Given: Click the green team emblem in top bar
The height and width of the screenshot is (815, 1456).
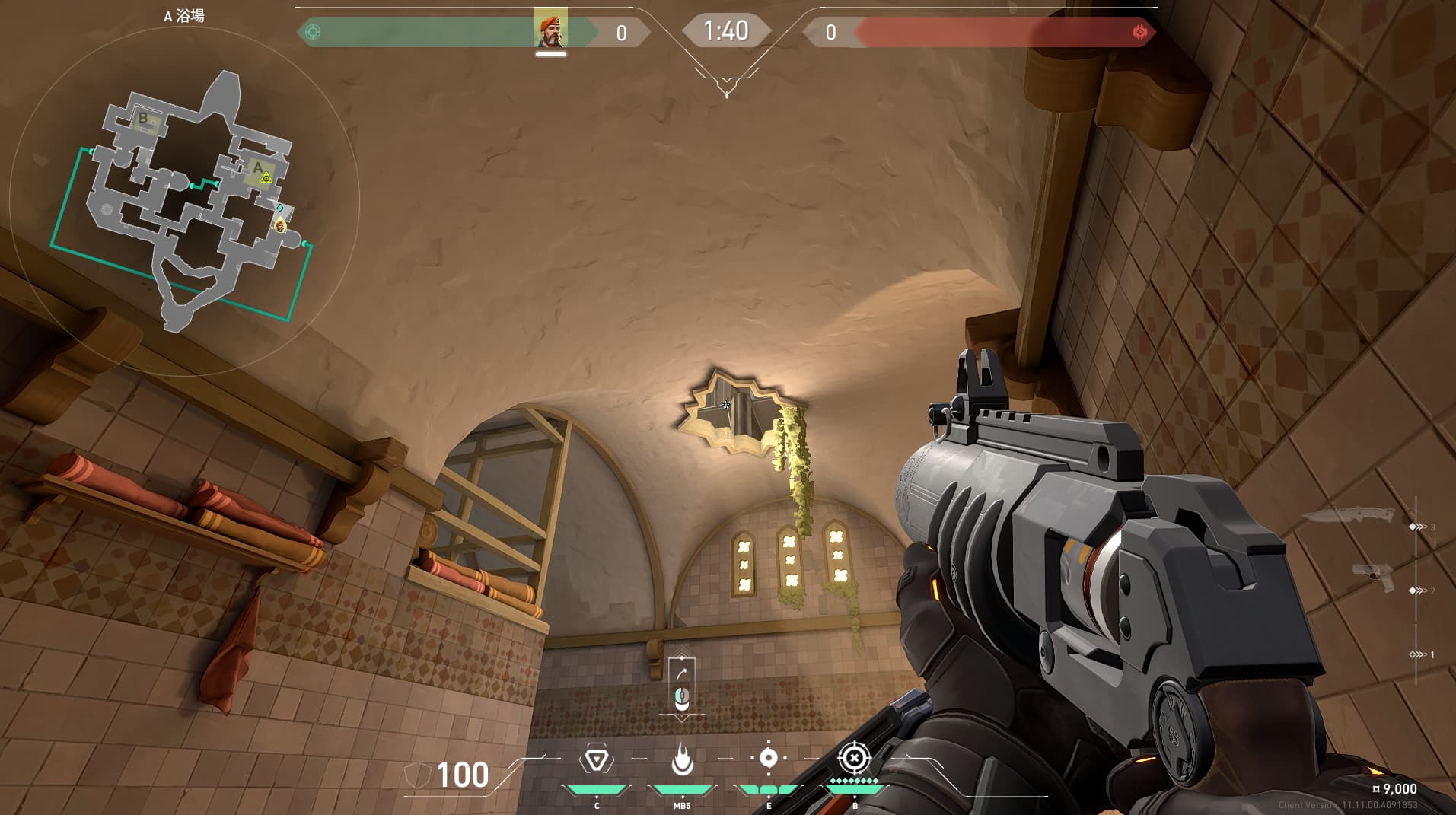Looking at the screenshot, I should click(x=312, y=32).
